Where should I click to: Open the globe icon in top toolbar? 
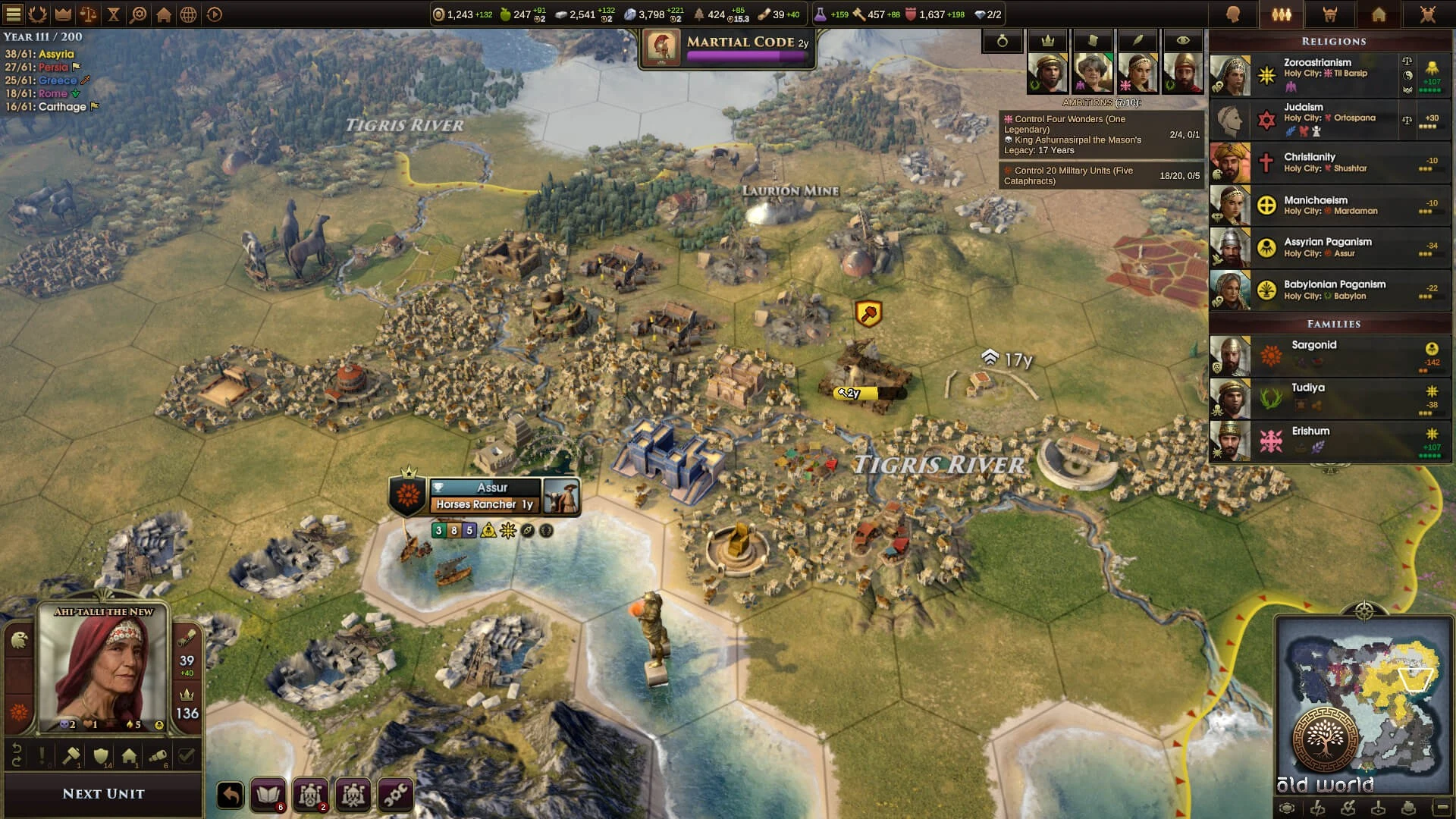(x=189, y=14)
